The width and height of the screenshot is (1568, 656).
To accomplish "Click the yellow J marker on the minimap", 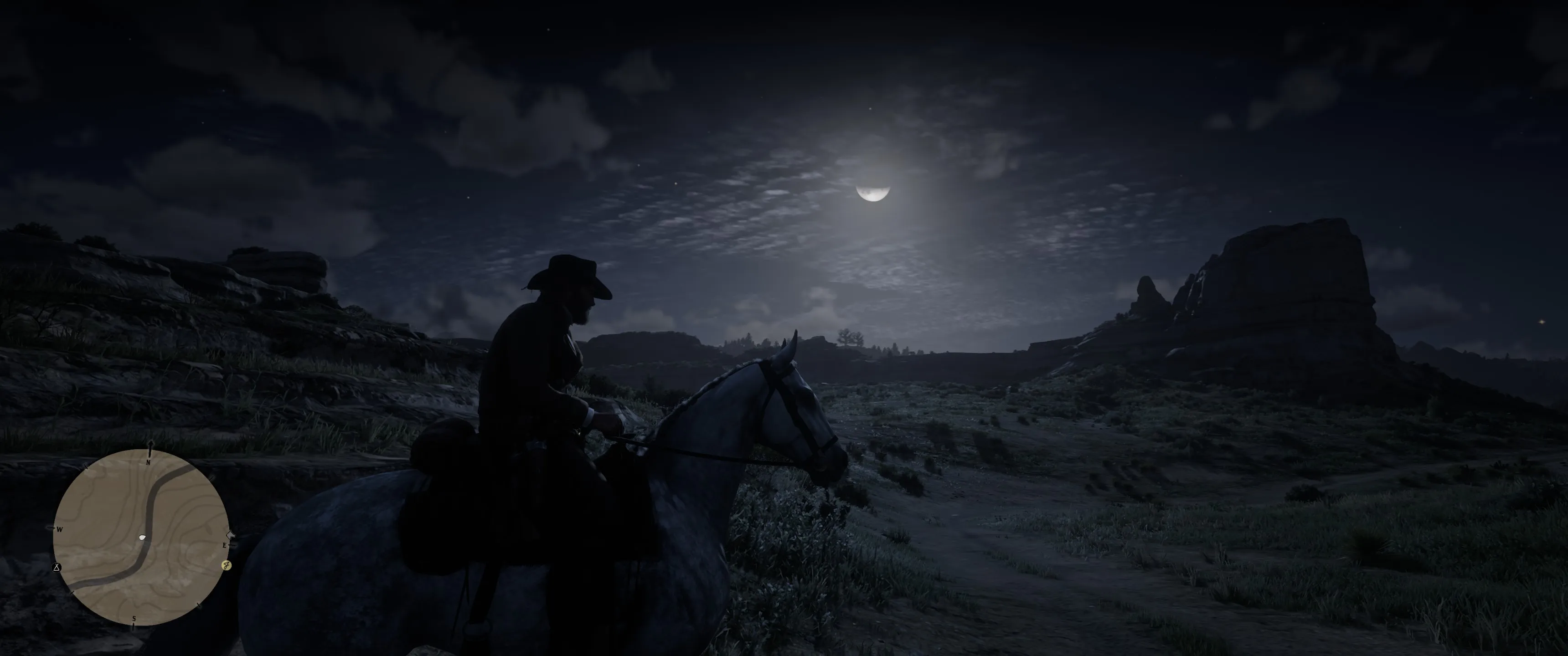I will (227, 565).
